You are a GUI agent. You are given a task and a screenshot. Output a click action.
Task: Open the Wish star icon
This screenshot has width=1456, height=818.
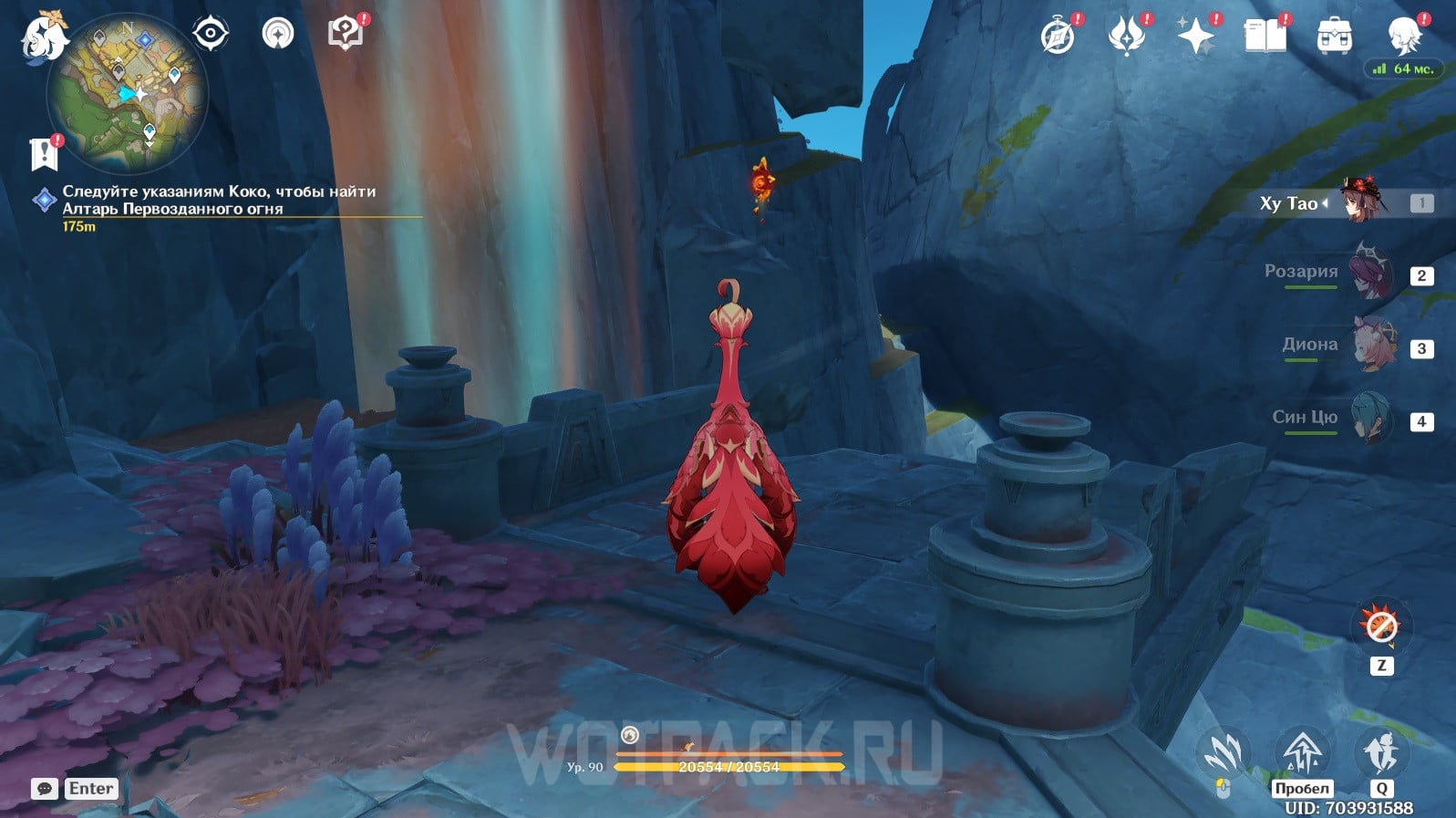click(1195, 36)
